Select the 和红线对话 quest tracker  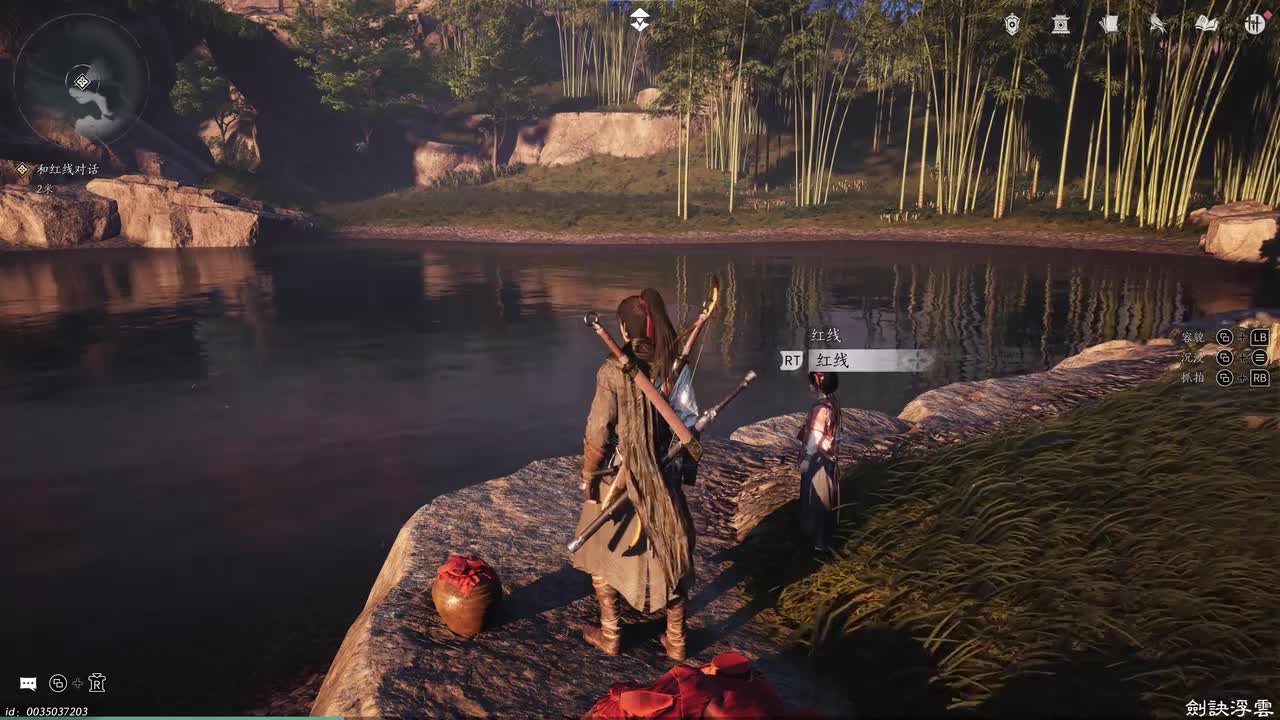[x=67, y=170]
